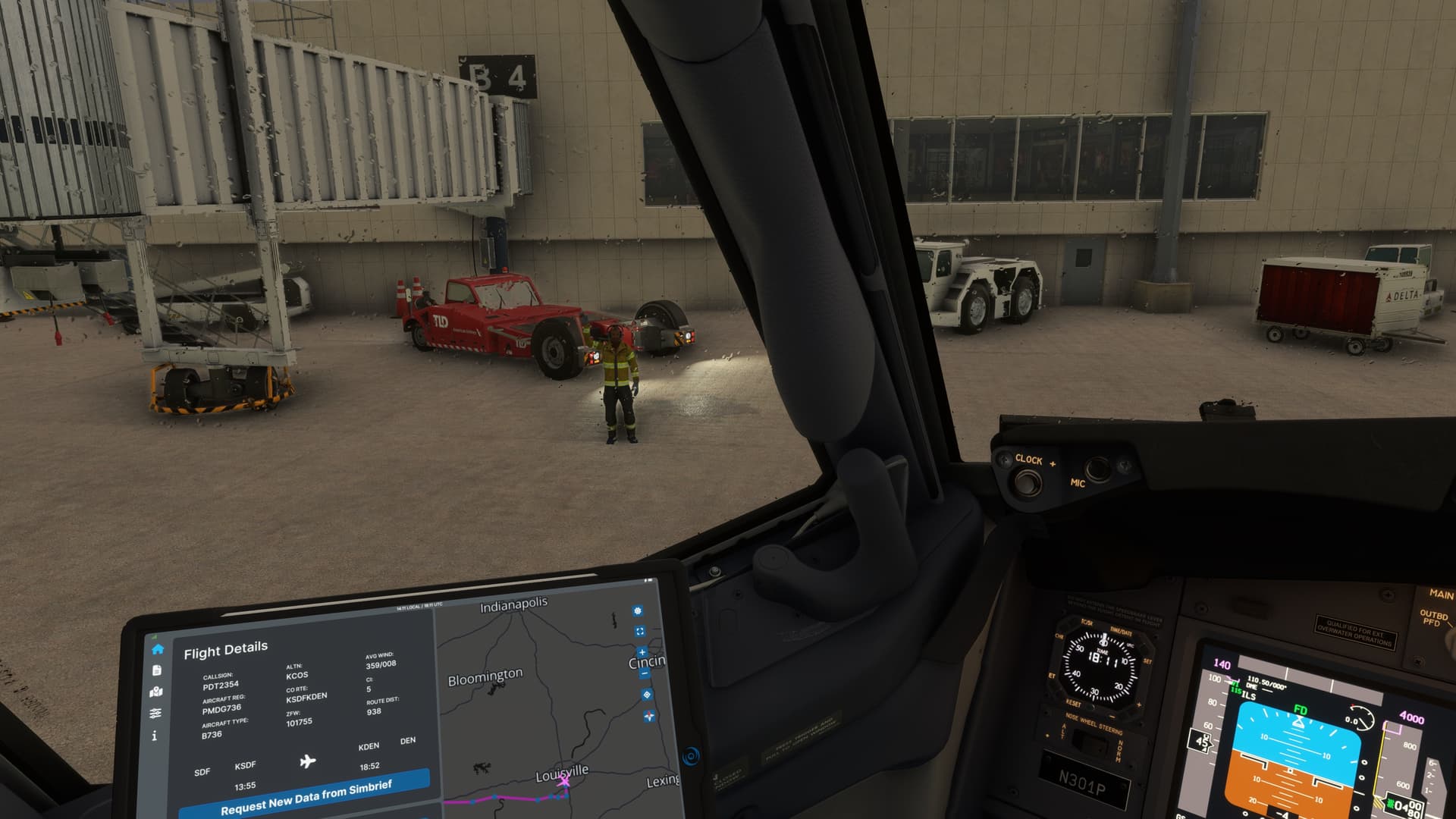Open the tablet map page icon

click(x=156, y=692)
